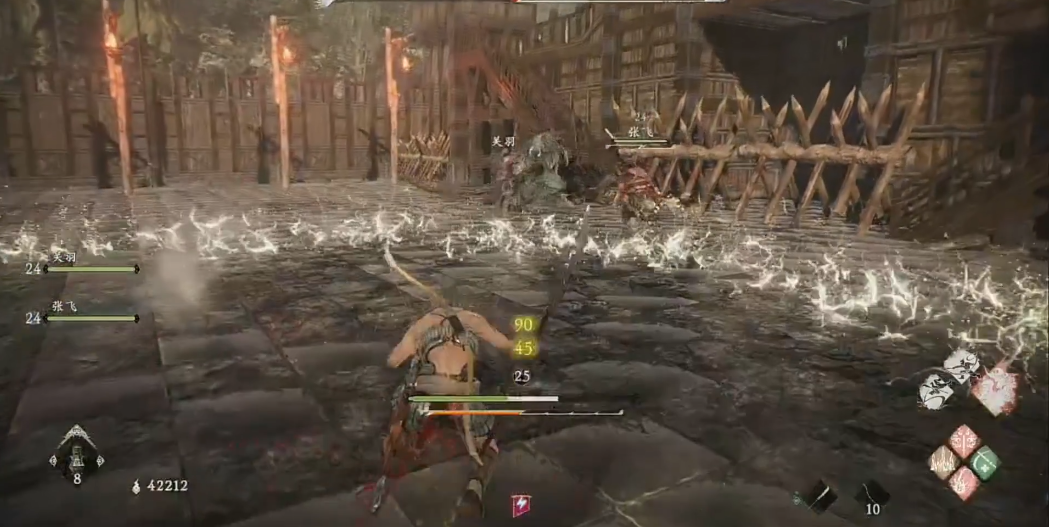Use the bottom pink flame diamond spell
Screen dimensions: 1049x527
click(964, 481)
